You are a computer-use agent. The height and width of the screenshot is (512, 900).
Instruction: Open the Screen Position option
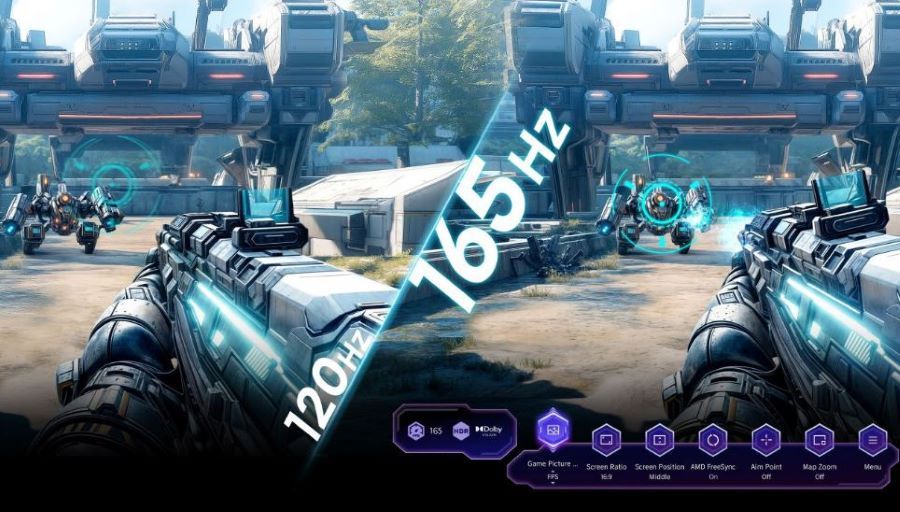(659, 440)
